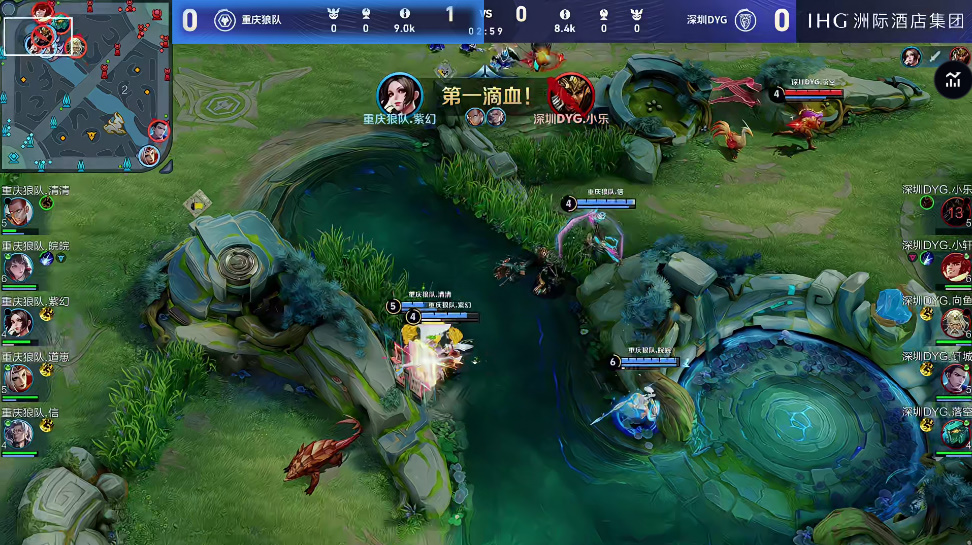Click the 深圳DYG team logo in scoreboard
The height and width of the screenshot is (545, 972).
tap(745, 20)
